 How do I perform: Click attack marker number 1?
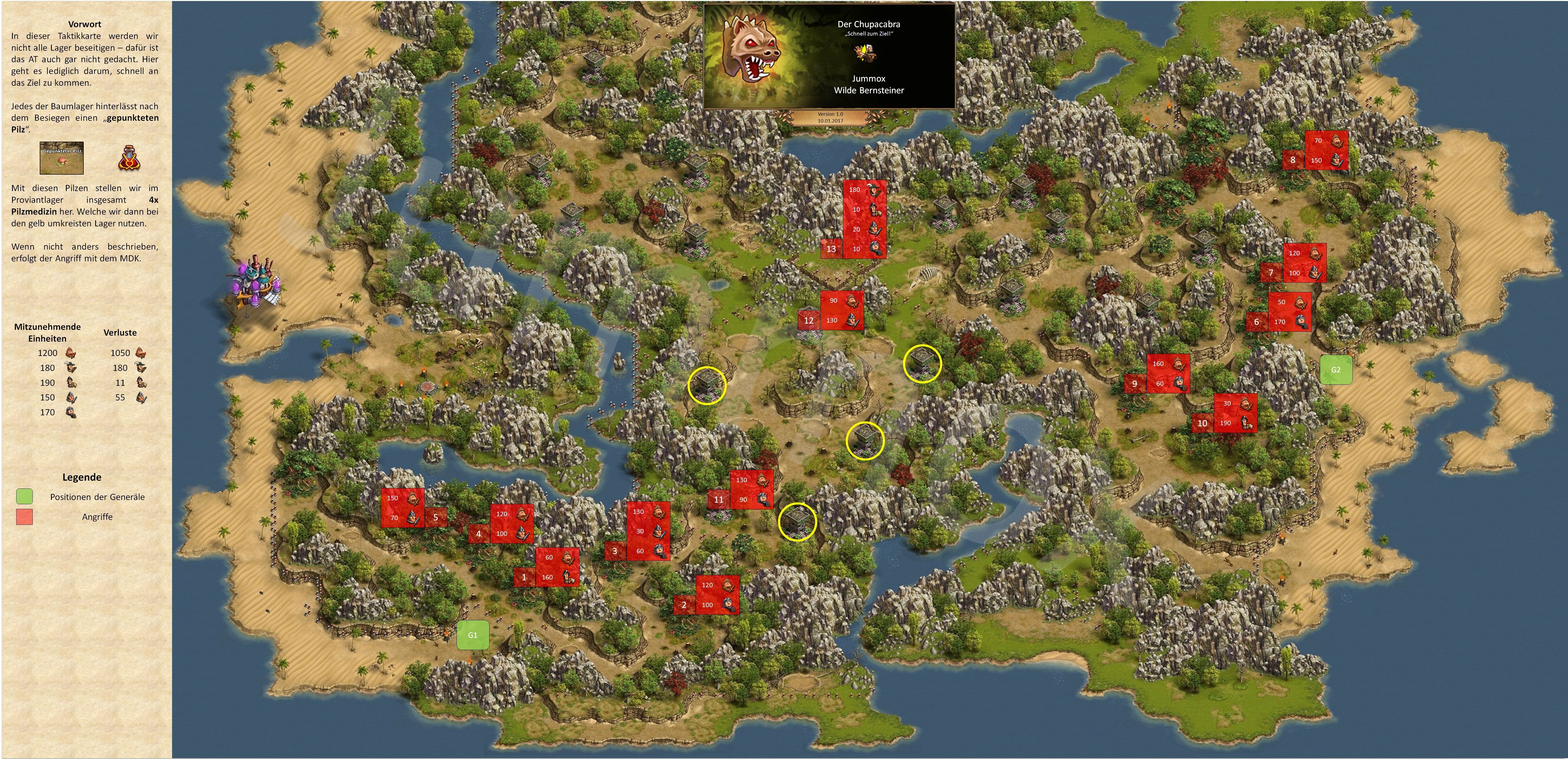[524, 577]
